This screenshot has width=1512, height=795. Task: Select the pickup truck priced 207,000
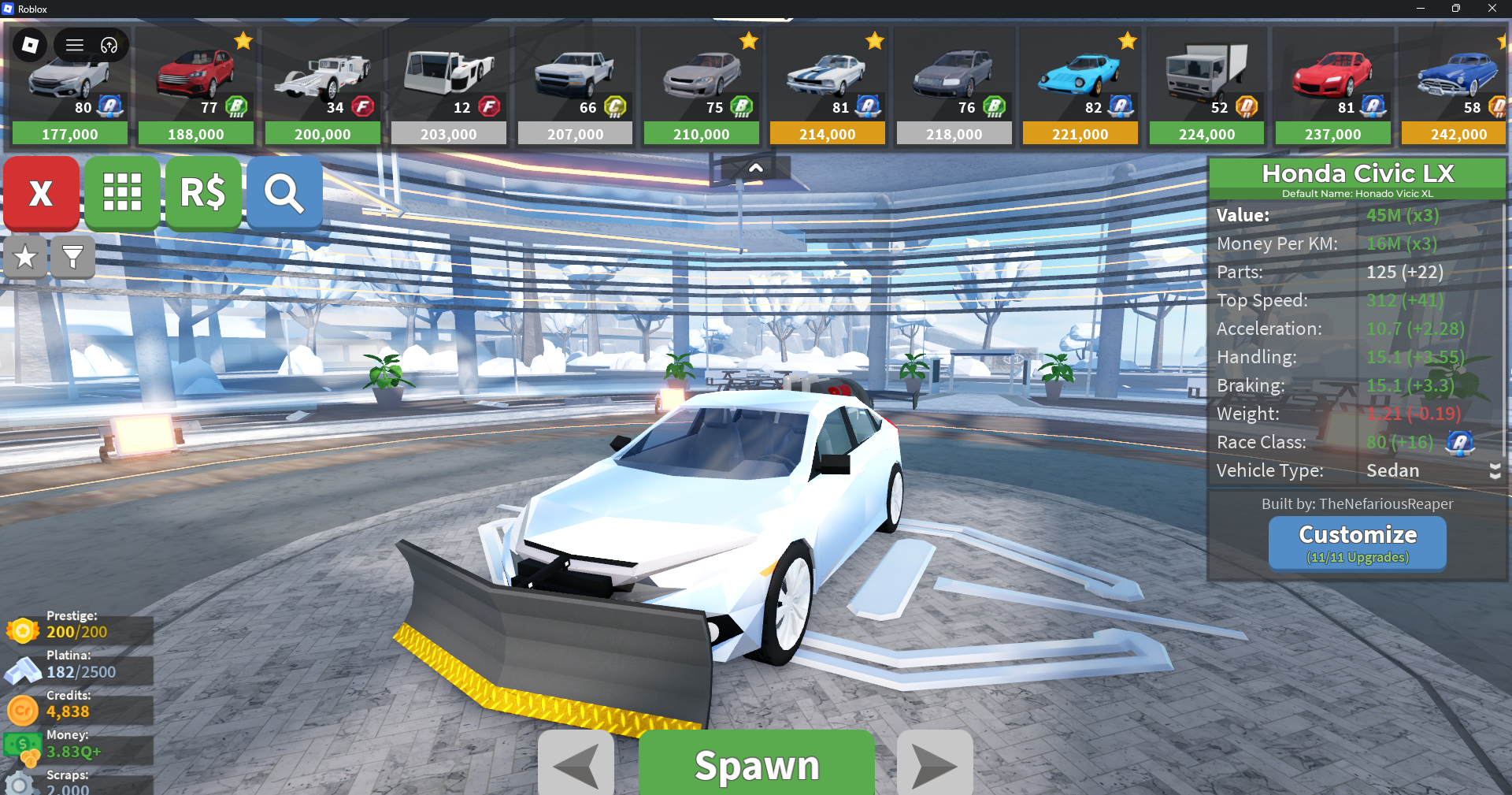[x=575, y=87]
